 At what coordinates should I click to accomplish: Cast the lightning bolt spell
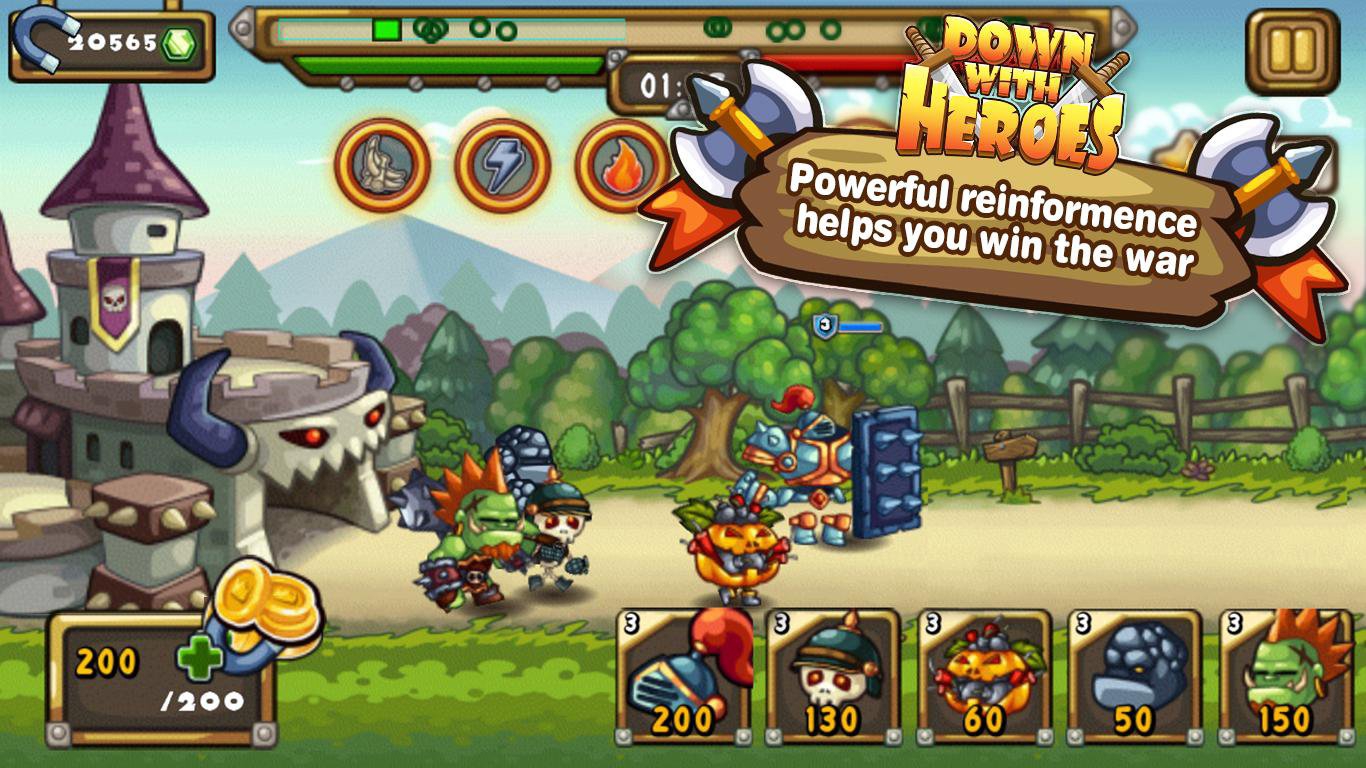point(502,165)
